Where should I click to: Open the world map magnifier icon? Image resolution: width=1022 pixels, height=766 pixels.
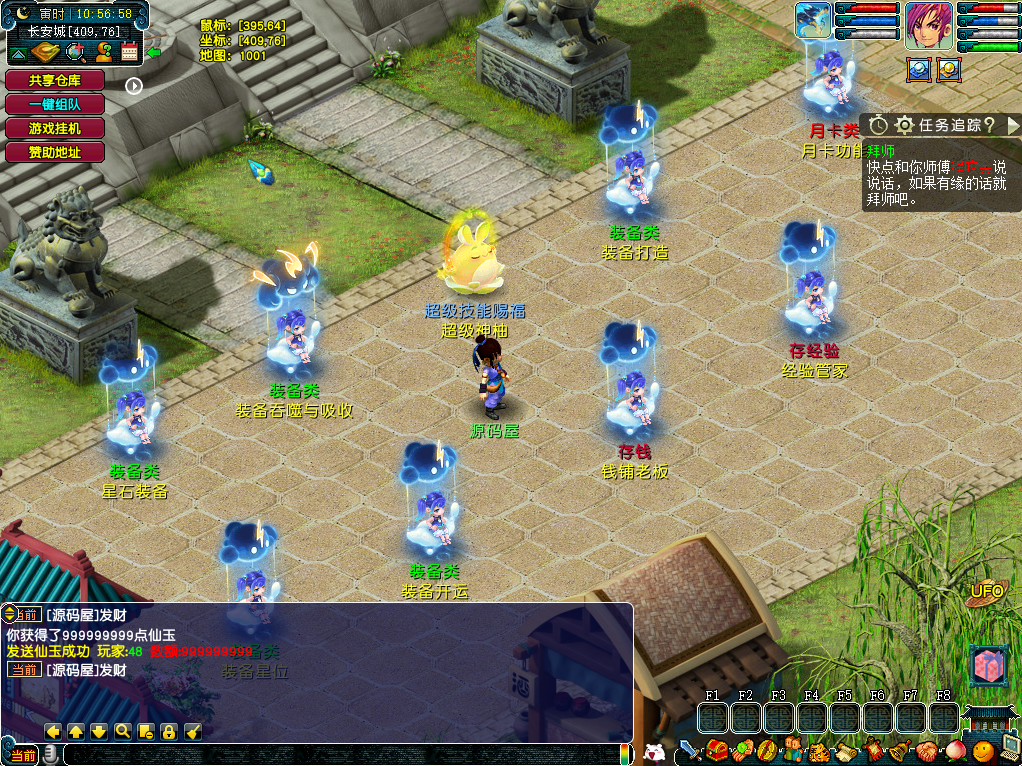tap(76, 53)
